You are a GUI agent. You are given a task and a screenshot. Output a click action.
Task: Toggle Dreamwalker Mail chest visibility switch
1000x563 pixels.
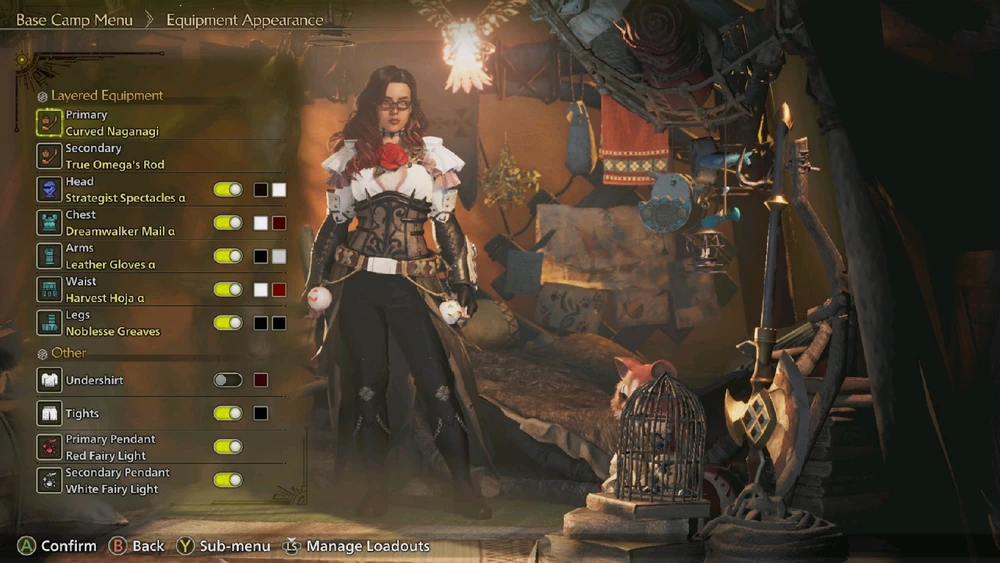tap(228, 223)
